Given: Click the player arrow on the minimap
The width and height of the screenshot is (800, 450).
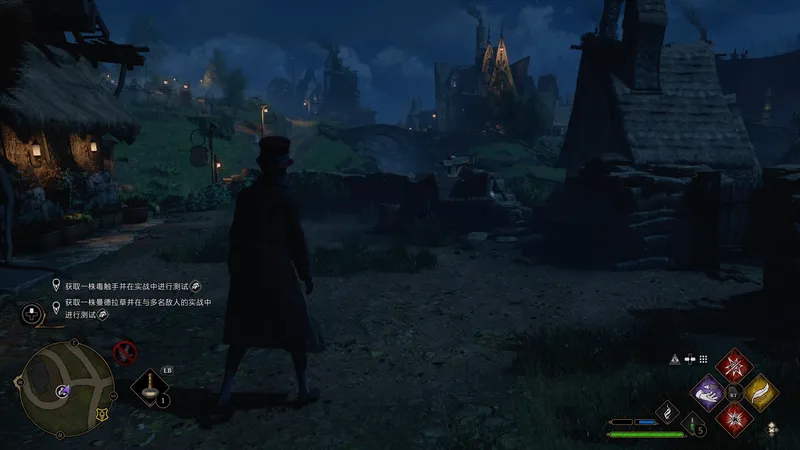Looking at the screenshot, I should point(63,390).
